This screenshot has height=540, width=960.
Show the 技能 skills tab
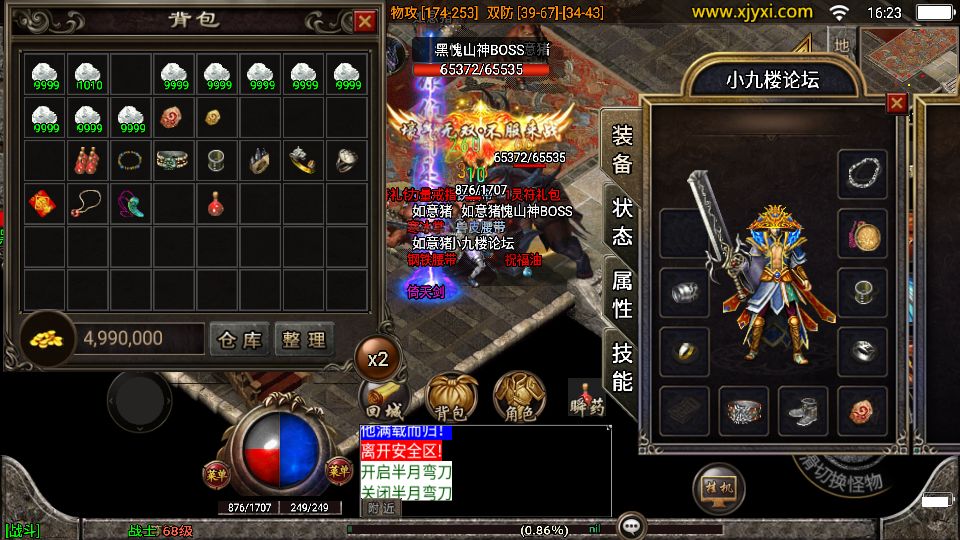622,366
